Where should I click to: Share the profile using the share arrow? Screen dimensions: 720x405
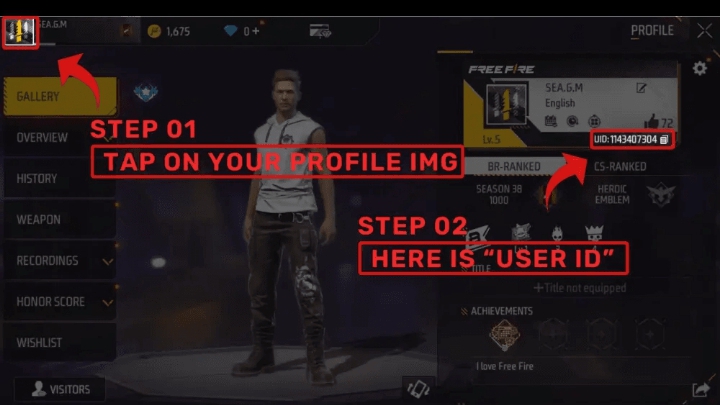click(x=700, y=389)
